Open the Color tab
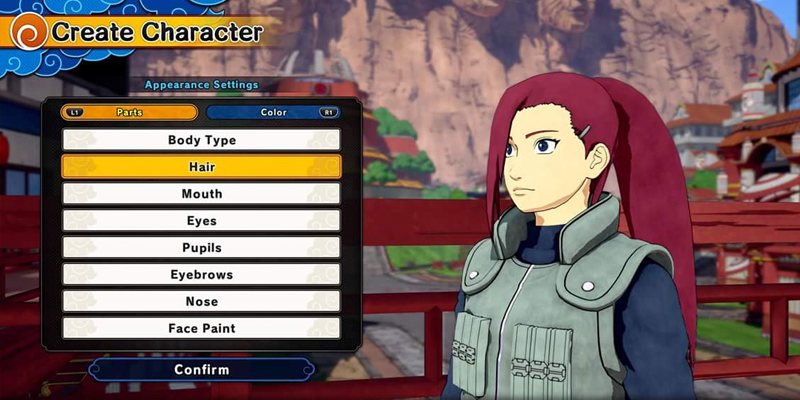The width and height of the screenshot is (800, 400). 273,112
